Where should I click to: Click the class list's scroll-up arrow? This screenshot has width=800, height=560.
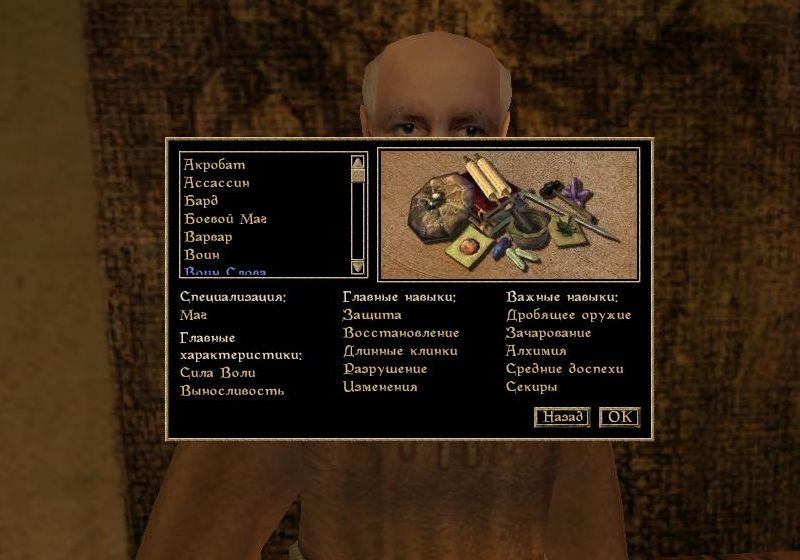357,161
